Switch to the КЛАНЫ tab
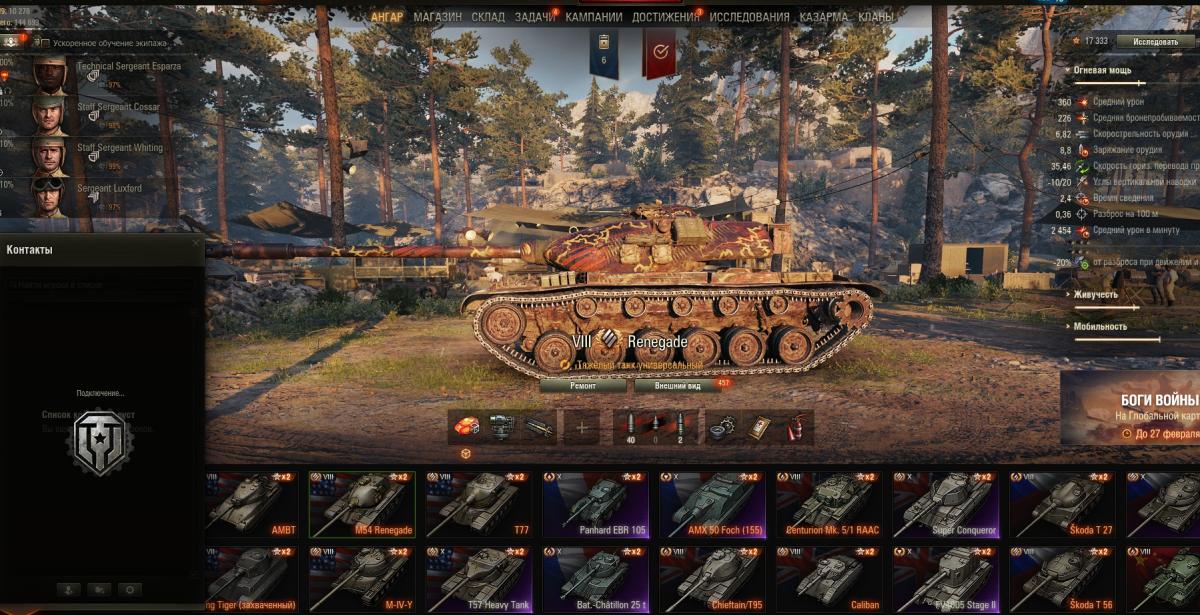 tap(876, 17)
